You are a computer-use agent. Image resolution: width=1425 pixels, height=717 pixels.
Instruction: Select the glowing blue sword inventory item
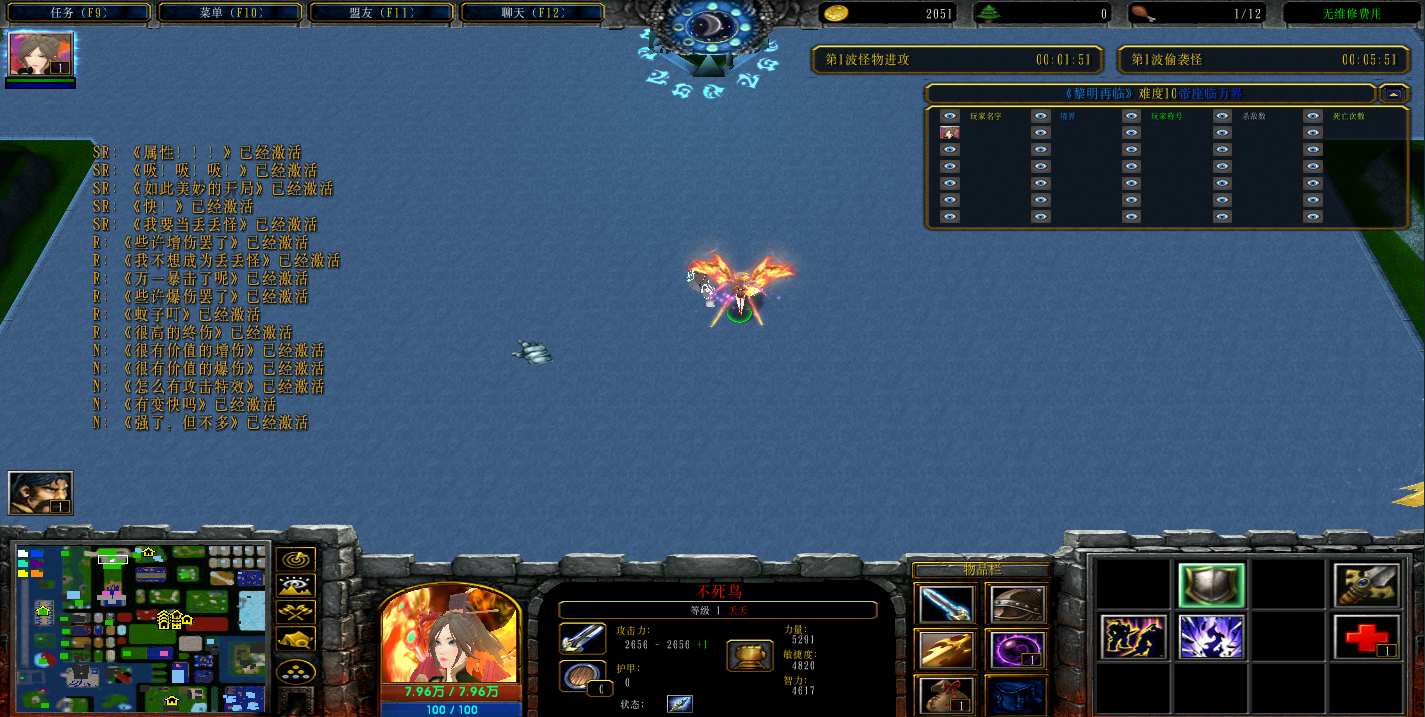click(x=945, y=604)
